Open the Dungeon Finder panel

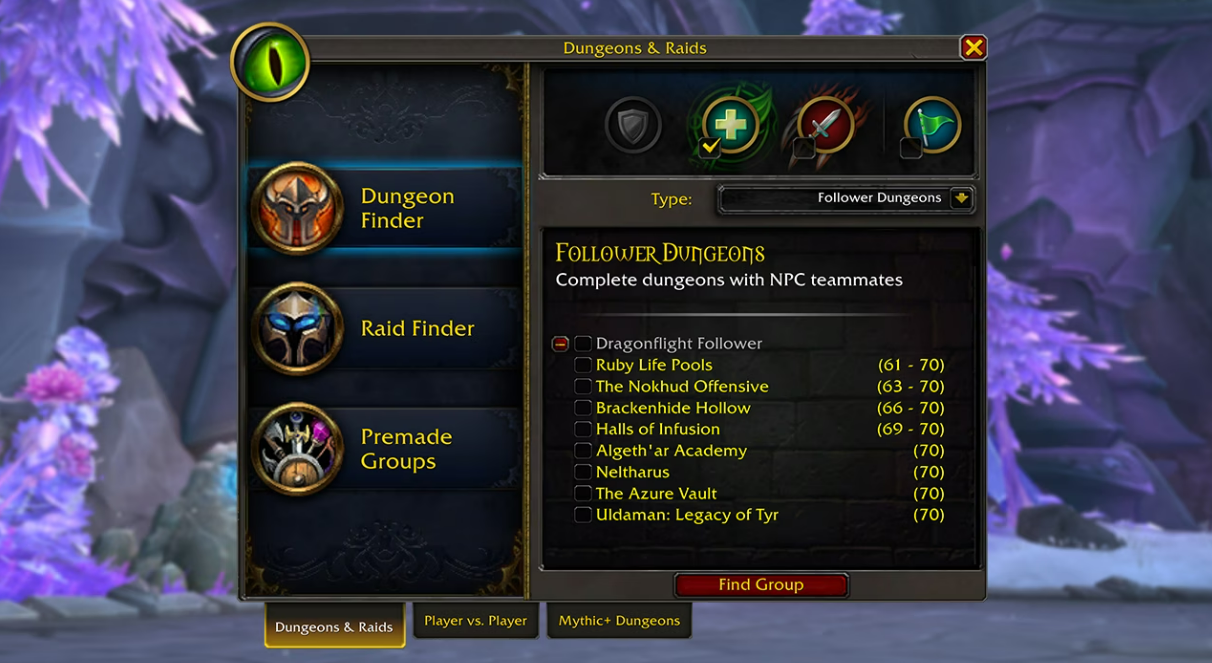point(385,208)
